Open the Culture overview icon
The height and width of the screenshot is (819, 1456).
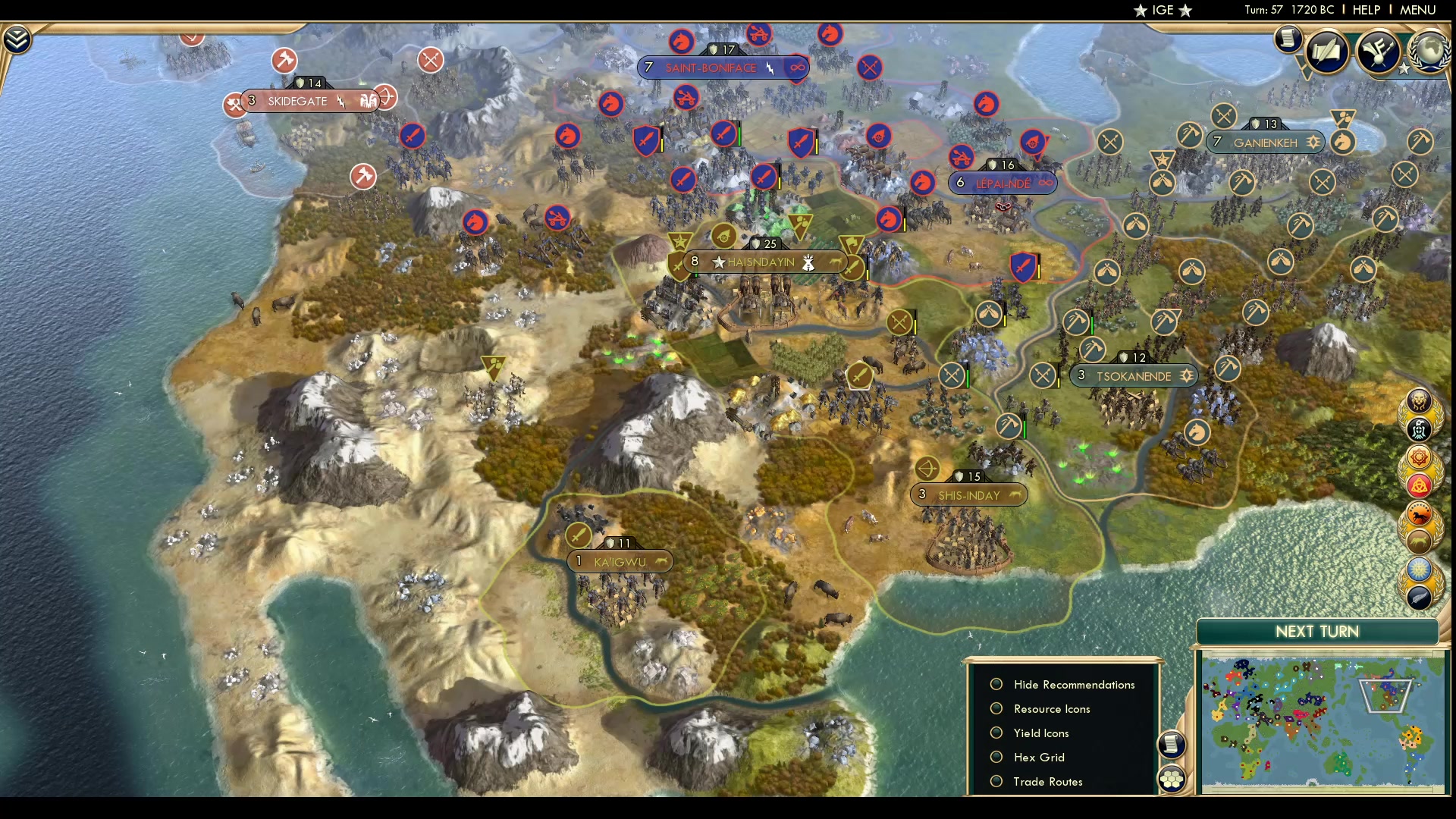[x=1379, y=52]
